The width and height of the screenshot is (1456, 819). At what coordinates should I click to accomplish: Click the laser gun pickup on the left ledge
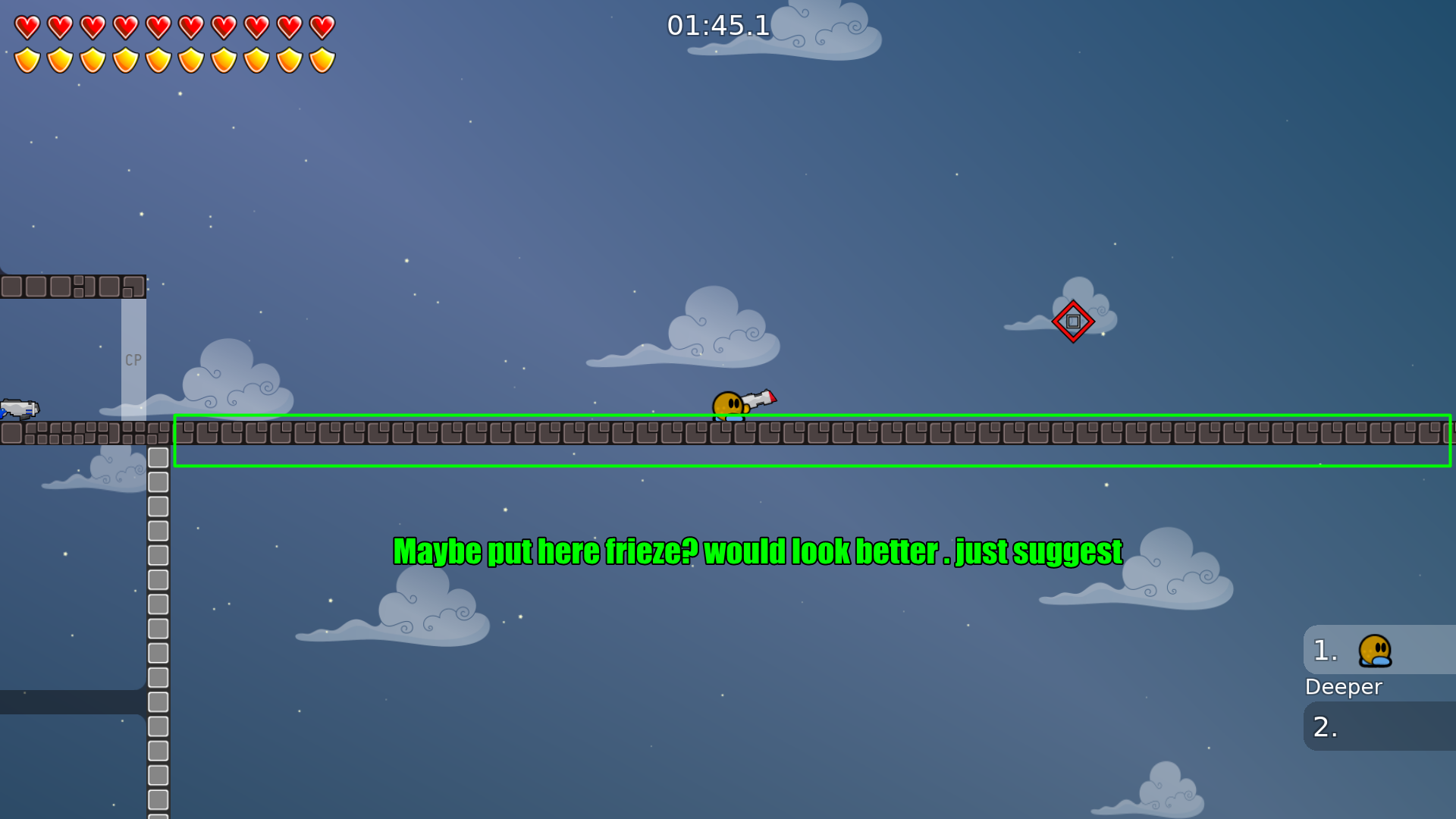(19, 409)
